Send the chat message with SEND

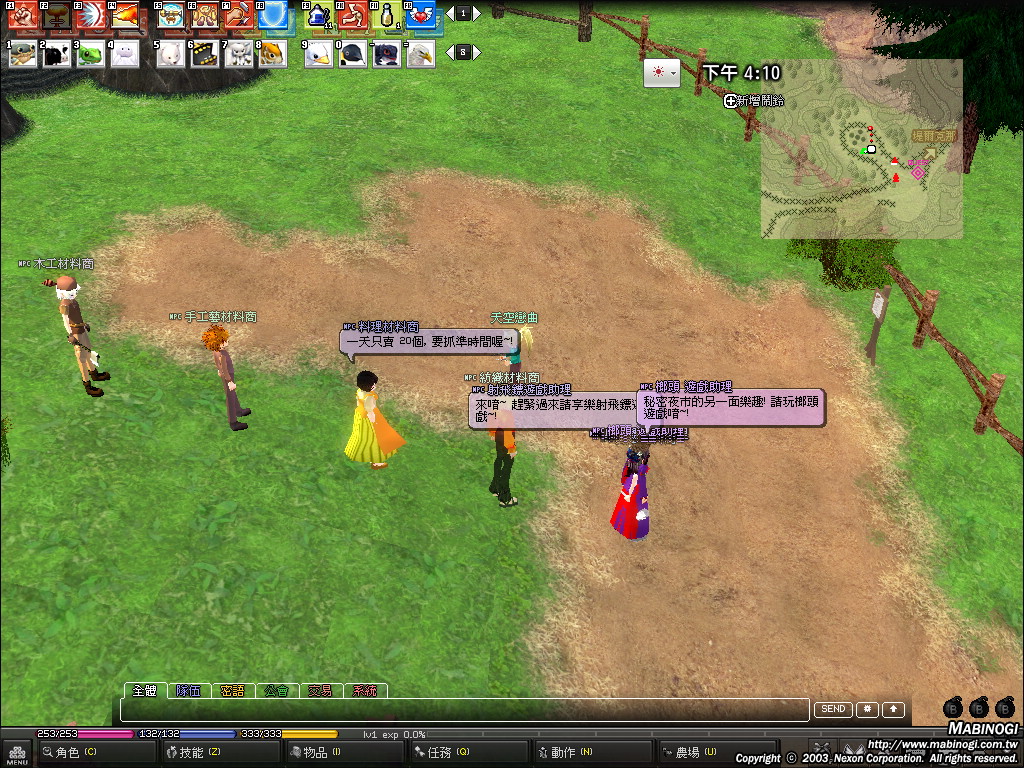pos(833,709)
